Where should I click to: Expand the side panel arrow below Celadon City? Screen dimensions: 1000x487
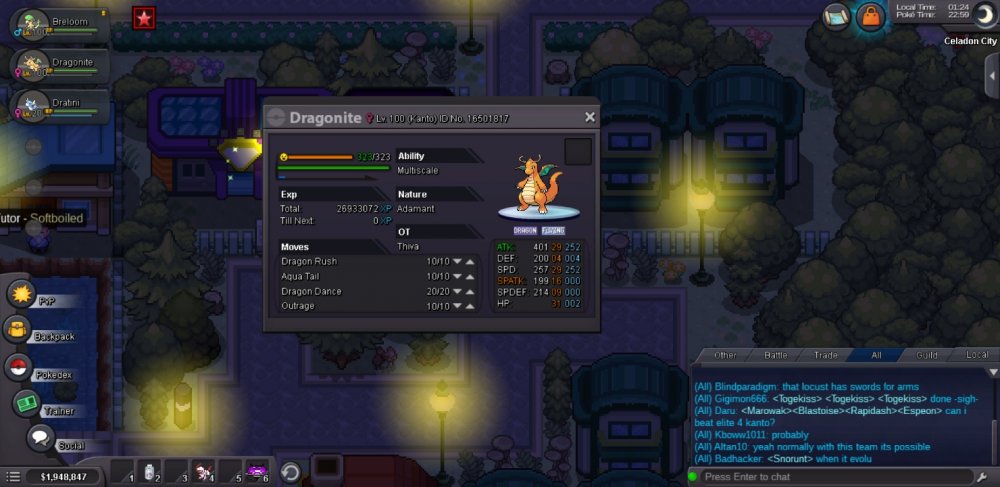[990, 76]
